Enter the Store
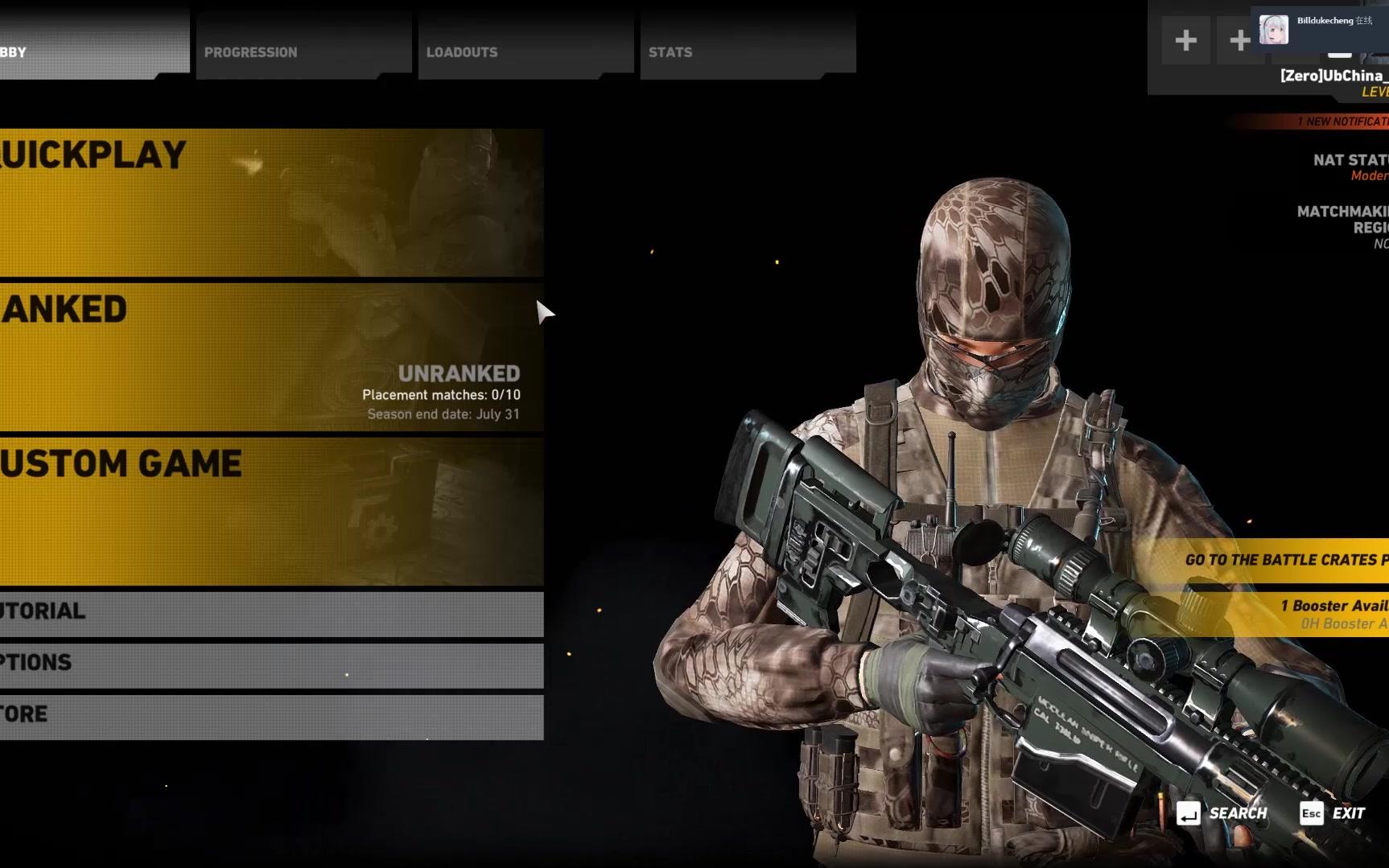 click(x=271, y=716)
